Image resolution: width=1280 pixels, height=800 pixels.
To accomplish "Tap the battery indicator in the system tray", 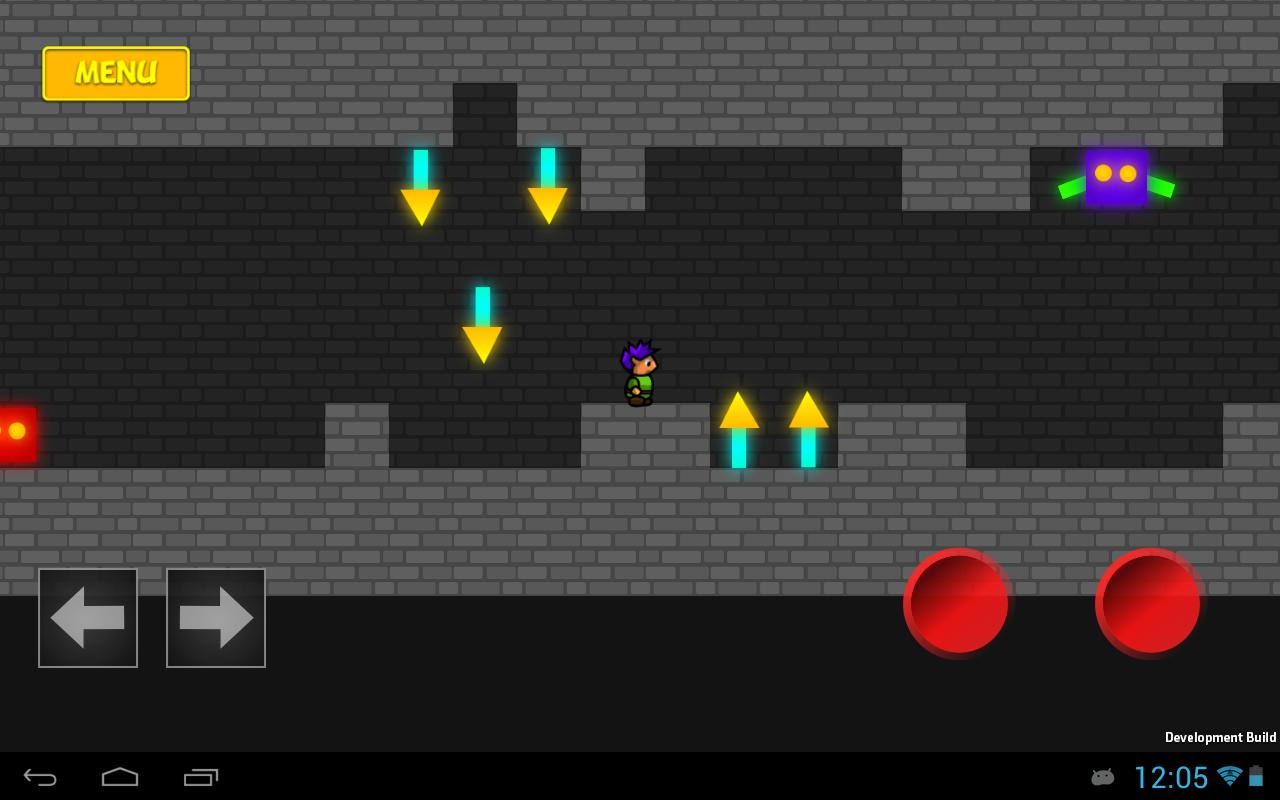I will coord(1255,776).
